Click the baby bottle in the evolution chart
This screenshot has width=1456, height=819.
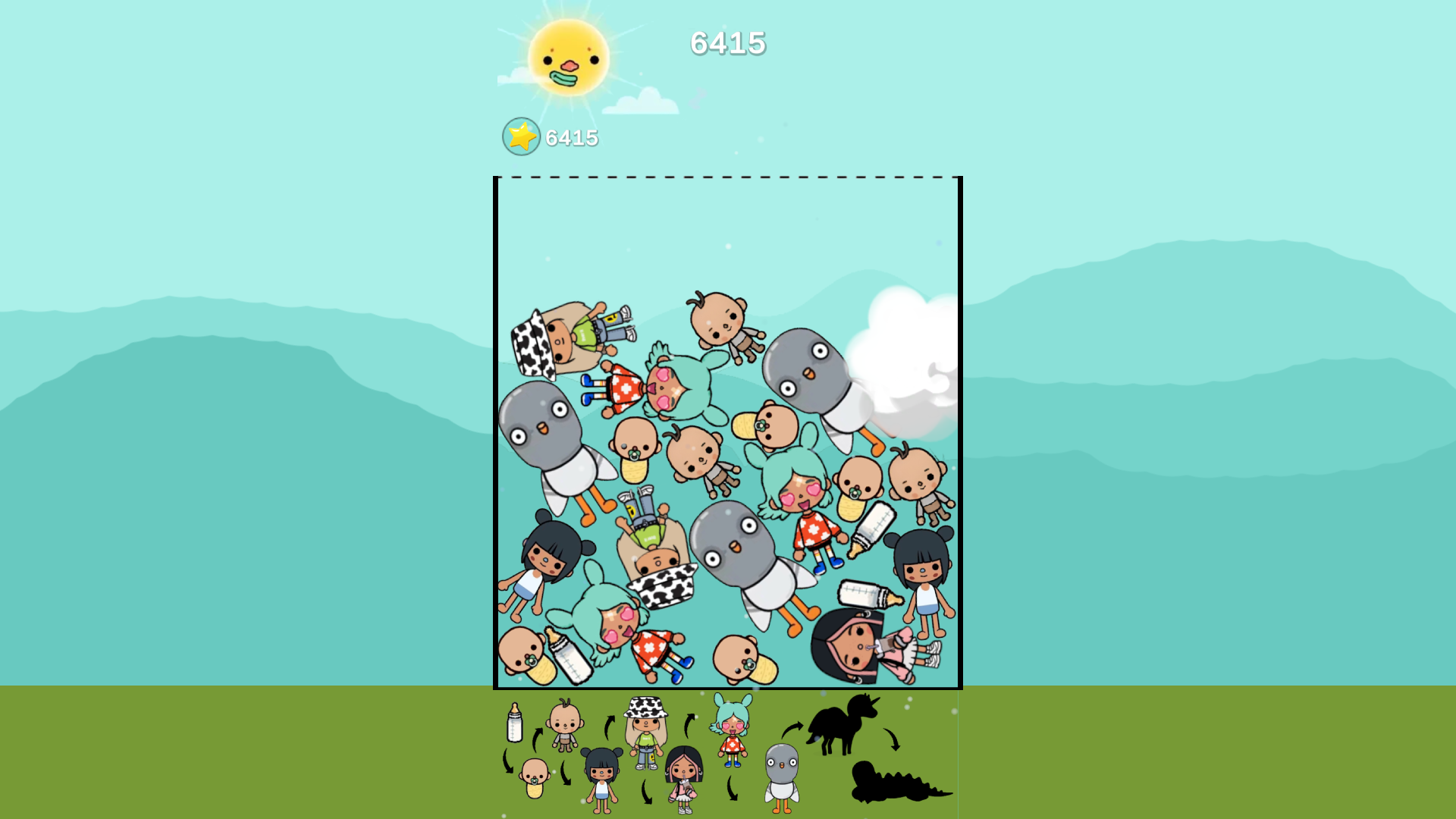(x=514, y=730)
